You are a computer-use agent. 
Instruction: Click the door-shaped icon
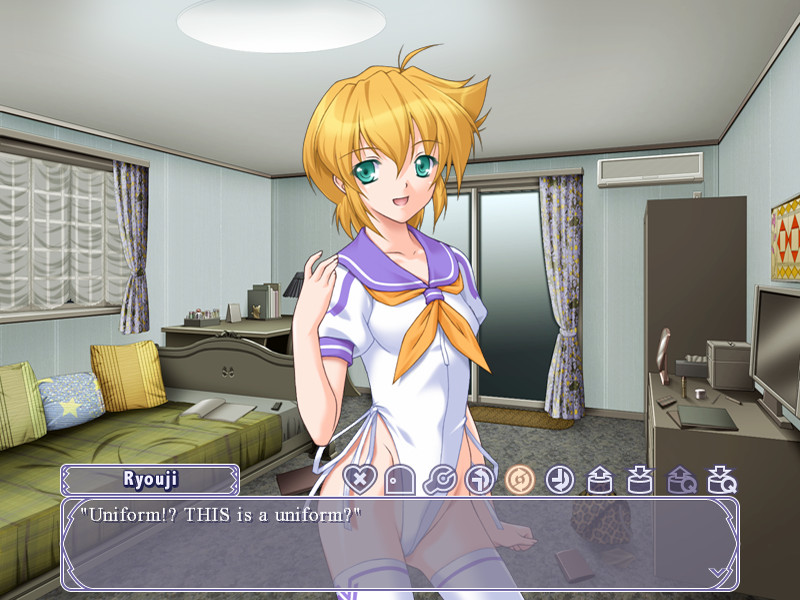coord(399,480)
